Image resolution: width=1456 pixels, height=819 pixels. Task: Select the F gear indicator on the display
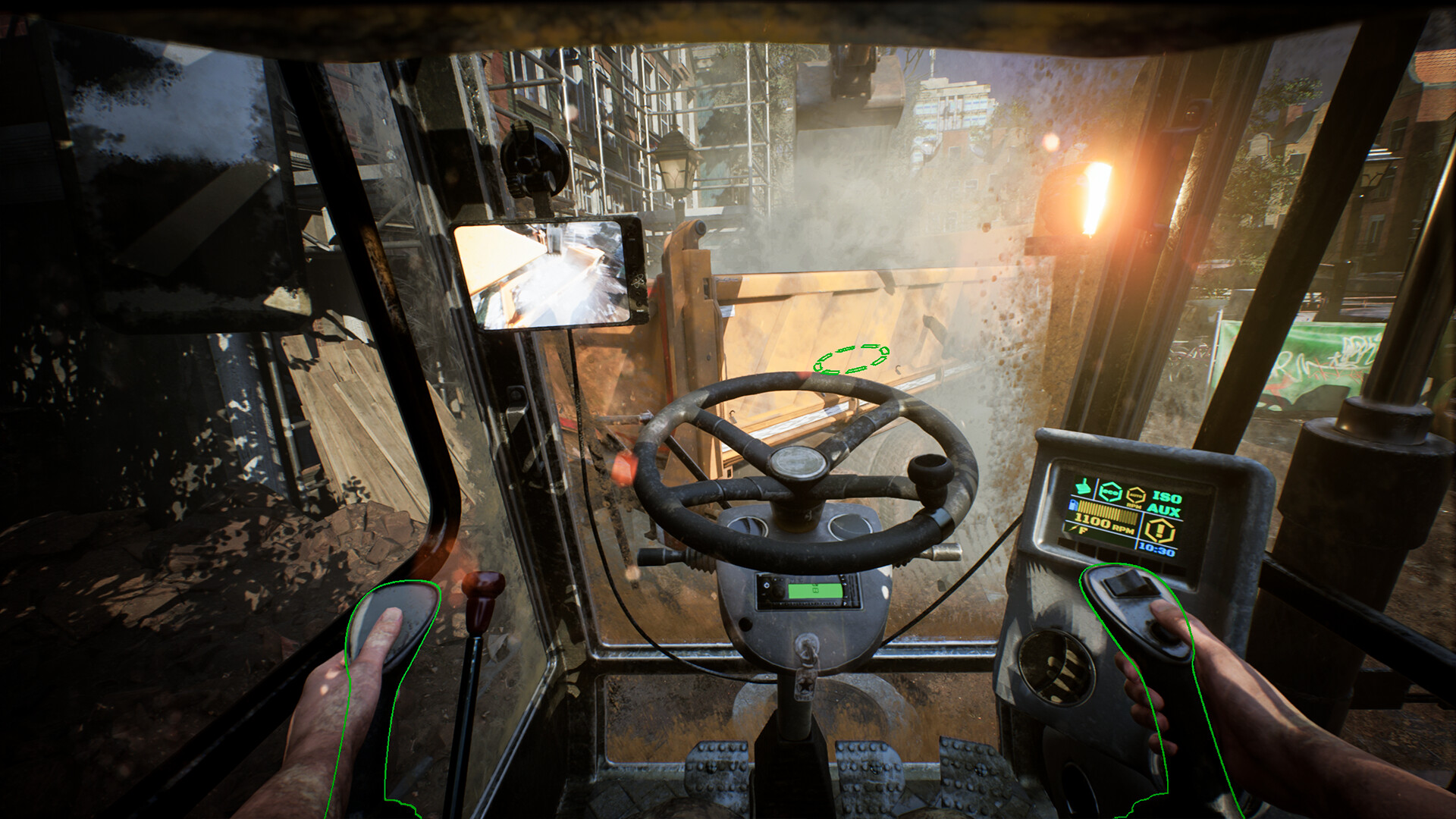1082,530
